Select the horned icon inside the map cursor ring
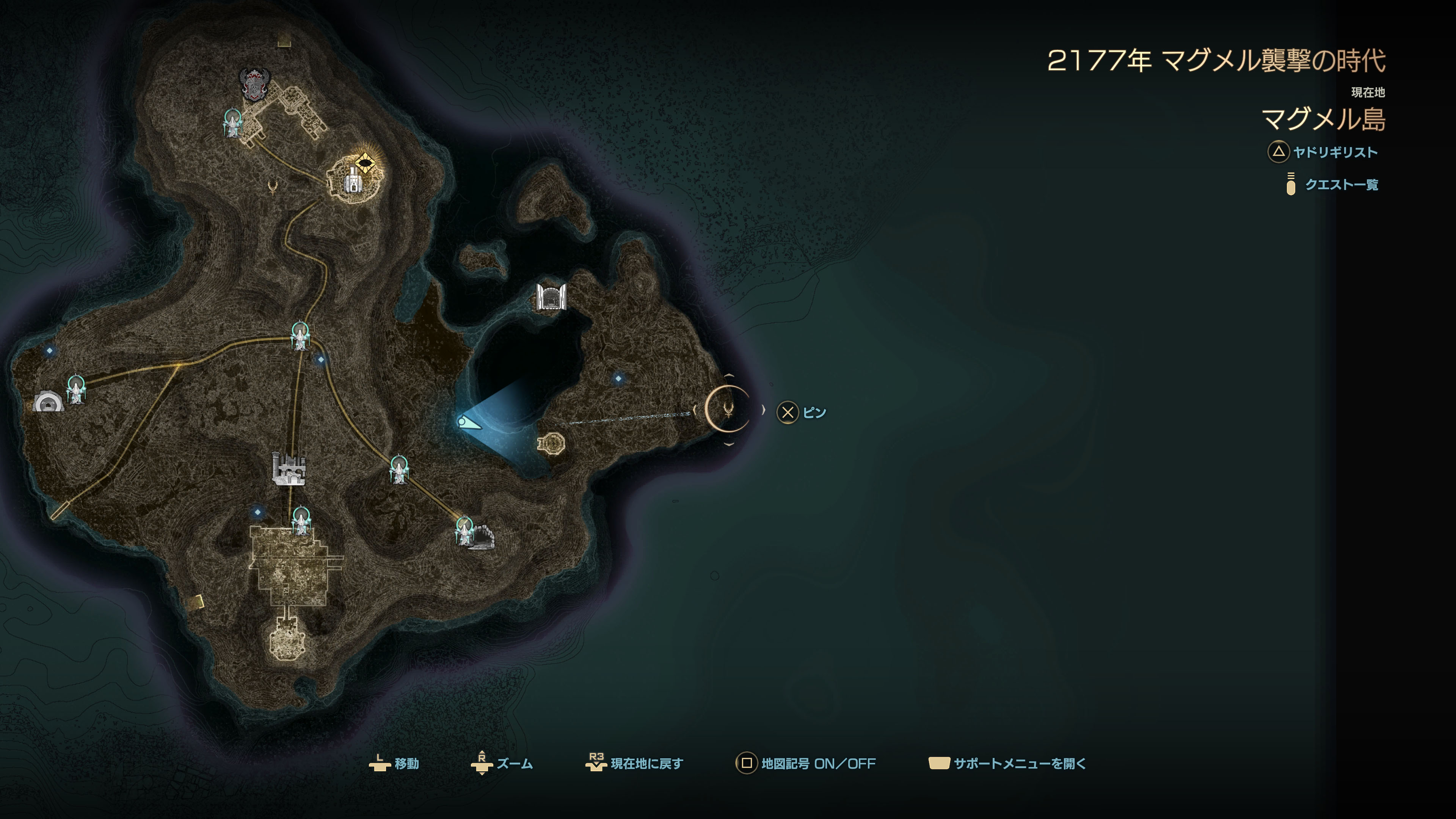Image resolution: width=1456 pixels, height=819 pixels. (x=728, y=409)
